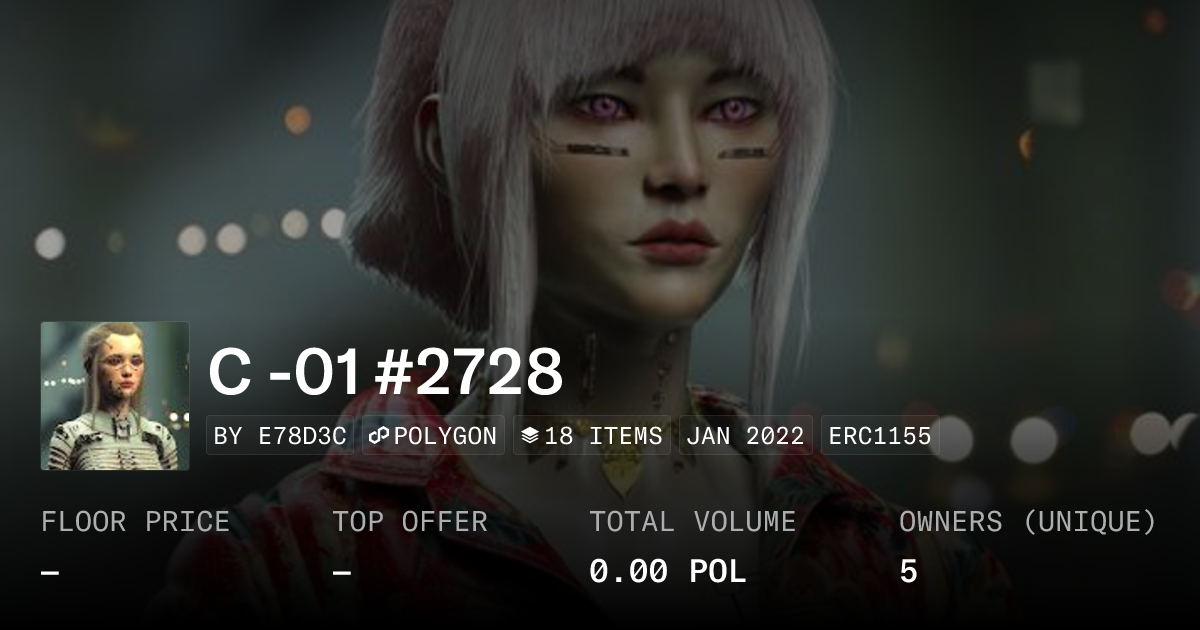Select the BY E78D3C creator badge
The height and width of the screenshot is (630, 1200).
tap(280, 436)
